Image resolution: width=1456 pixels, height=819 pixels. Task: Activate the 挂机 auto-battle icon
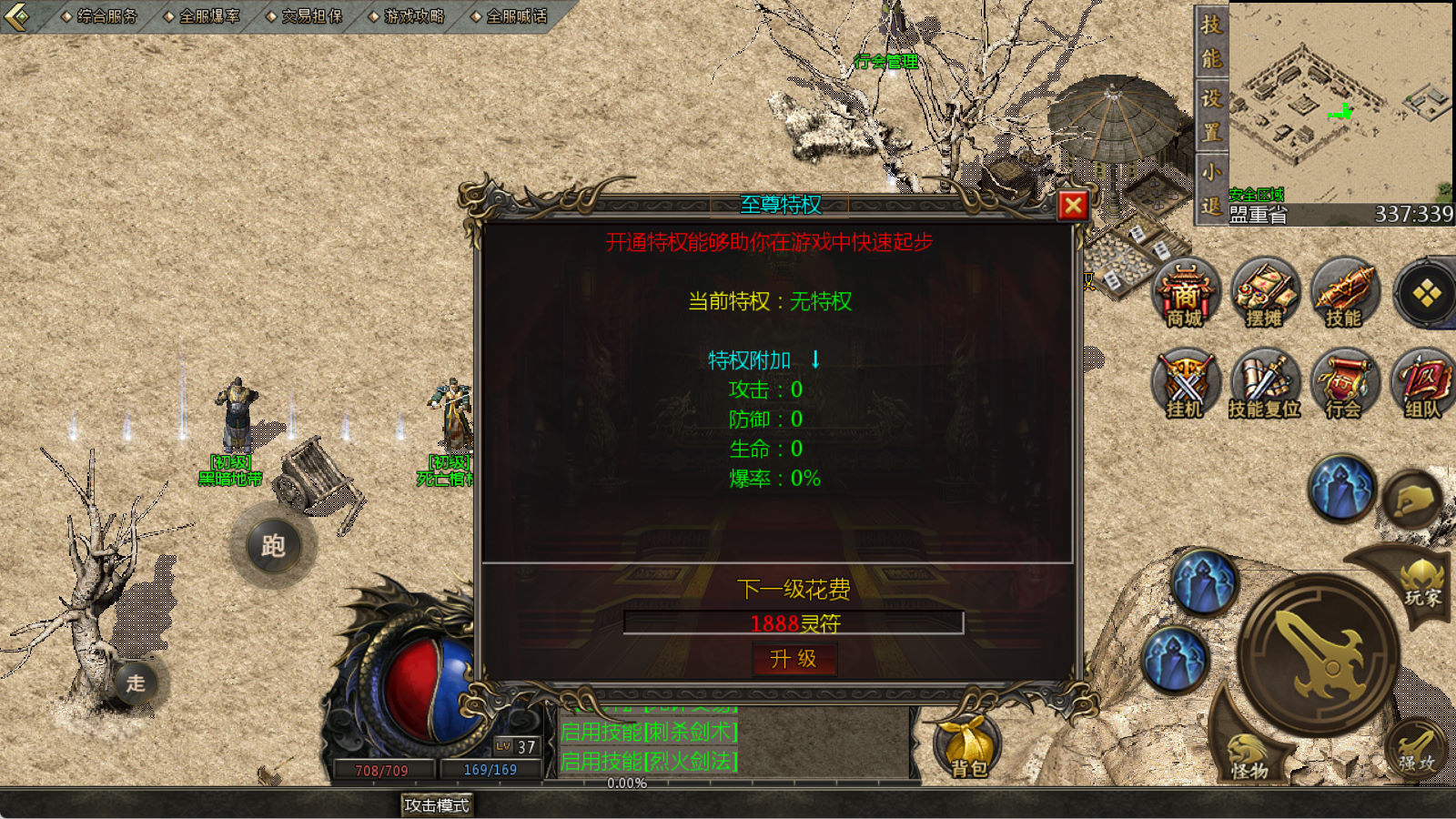[1185, 383]
